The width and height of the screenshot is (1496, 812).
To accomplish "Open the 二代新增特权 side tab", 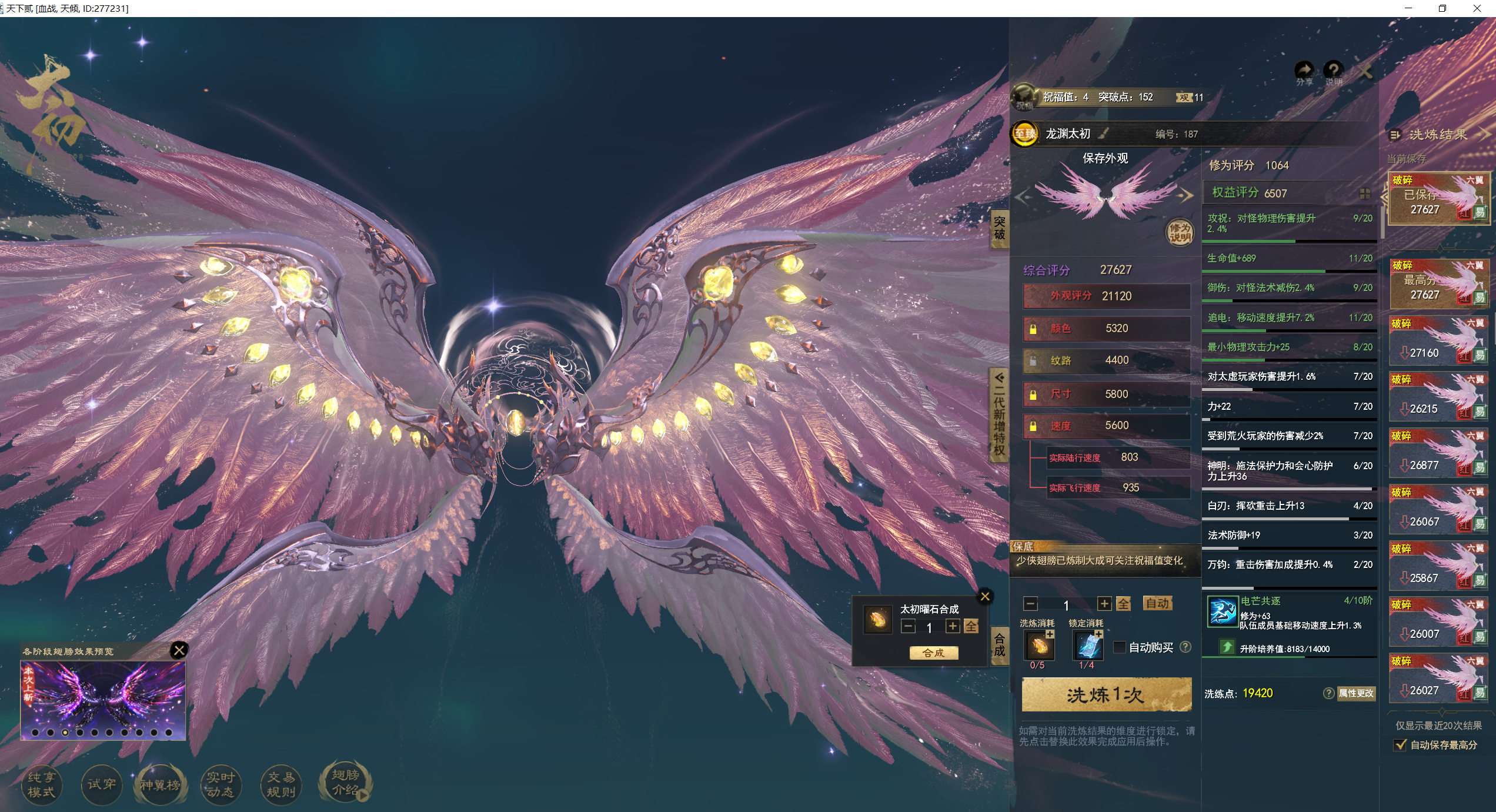I will (999, 415).
